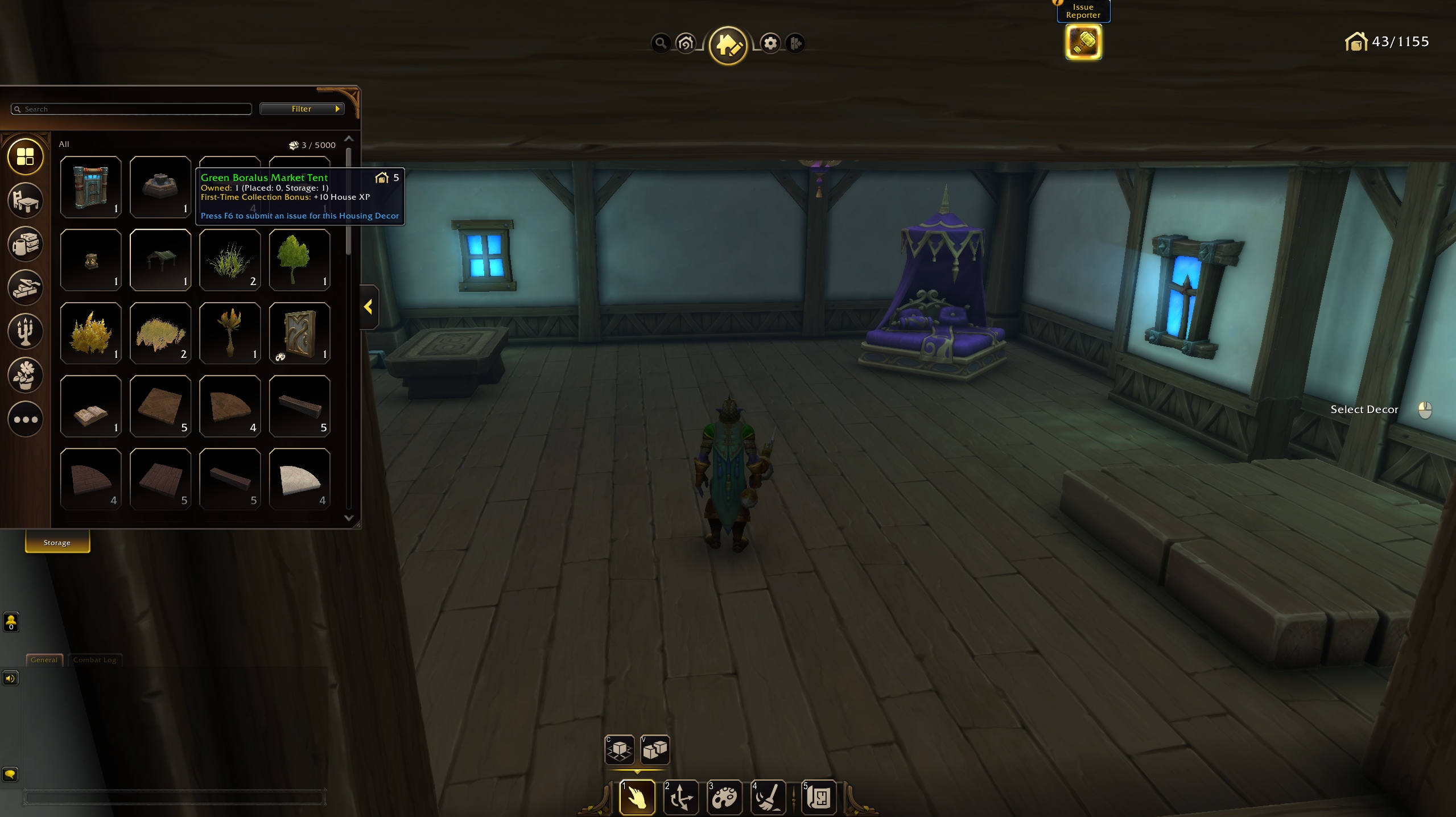Image resolution: width=1456 pixels, height=817 pixels.
Task: Open the Issue Reporter hammer icon
Action: [1083, 42]
